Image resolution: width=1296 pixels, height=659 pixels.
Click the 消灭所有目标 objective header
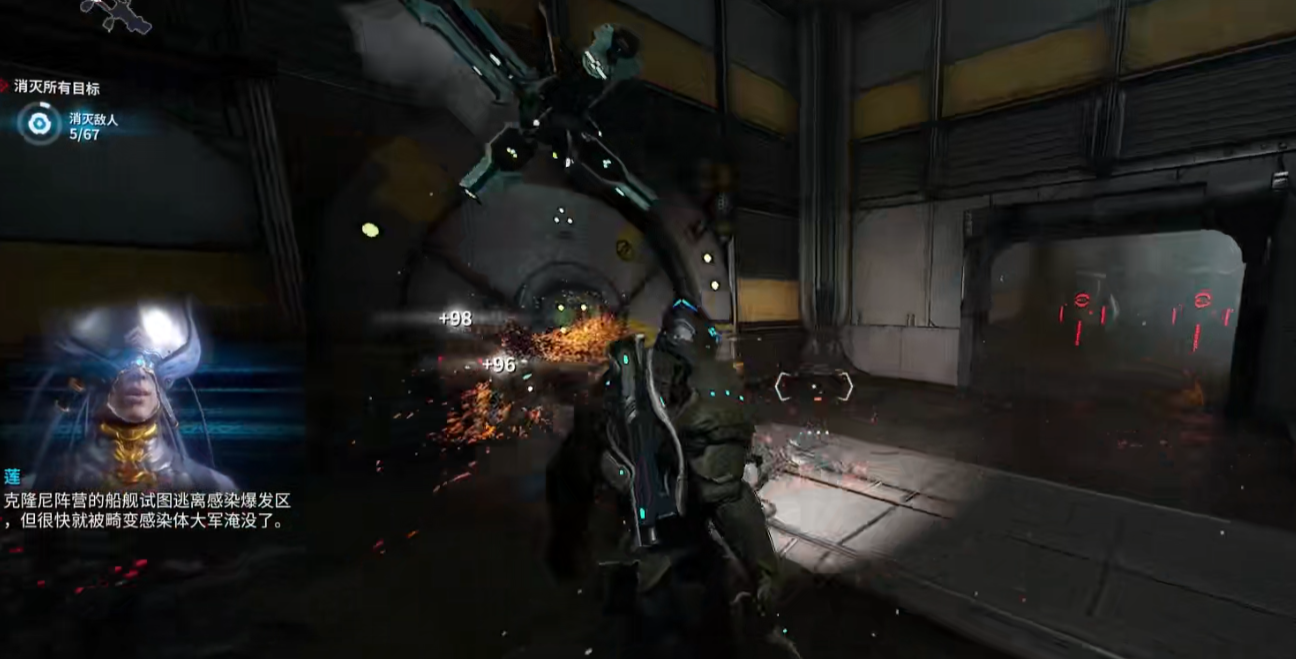(x=56, y=88)
